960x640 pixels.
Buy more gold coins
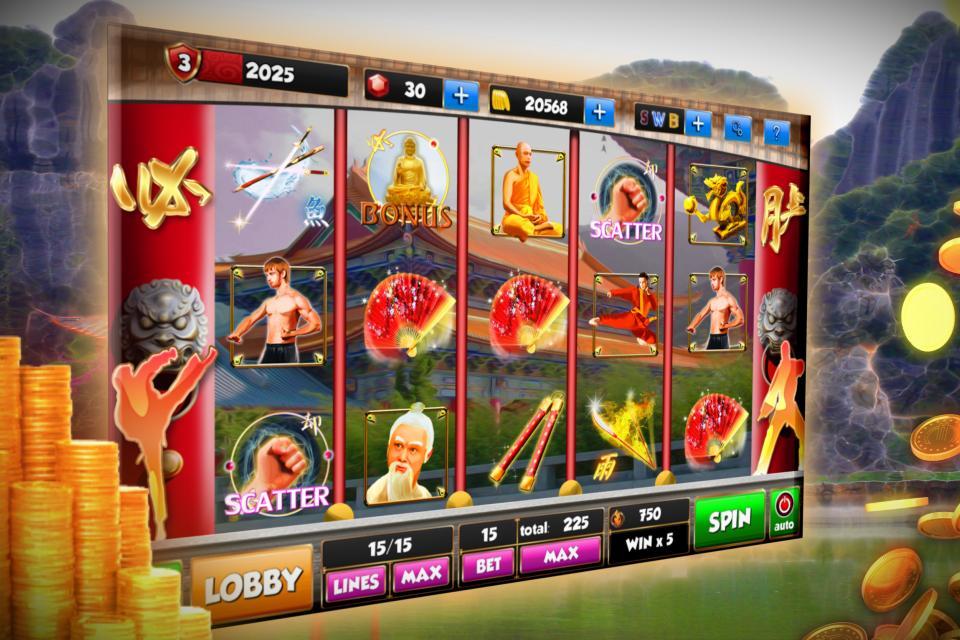599,111
